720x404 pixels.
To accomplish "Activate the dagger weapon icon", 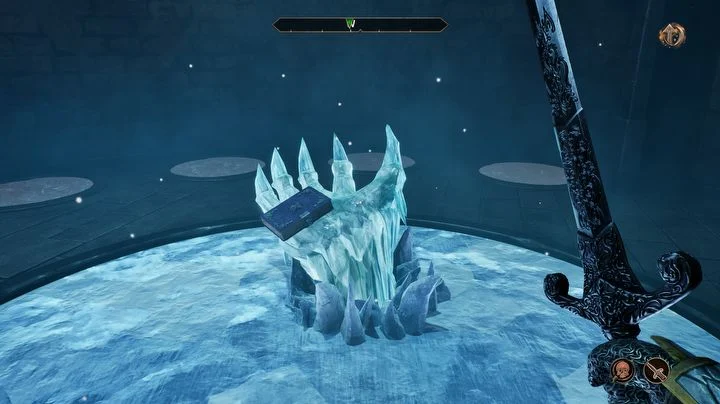I will pos(658,371).
